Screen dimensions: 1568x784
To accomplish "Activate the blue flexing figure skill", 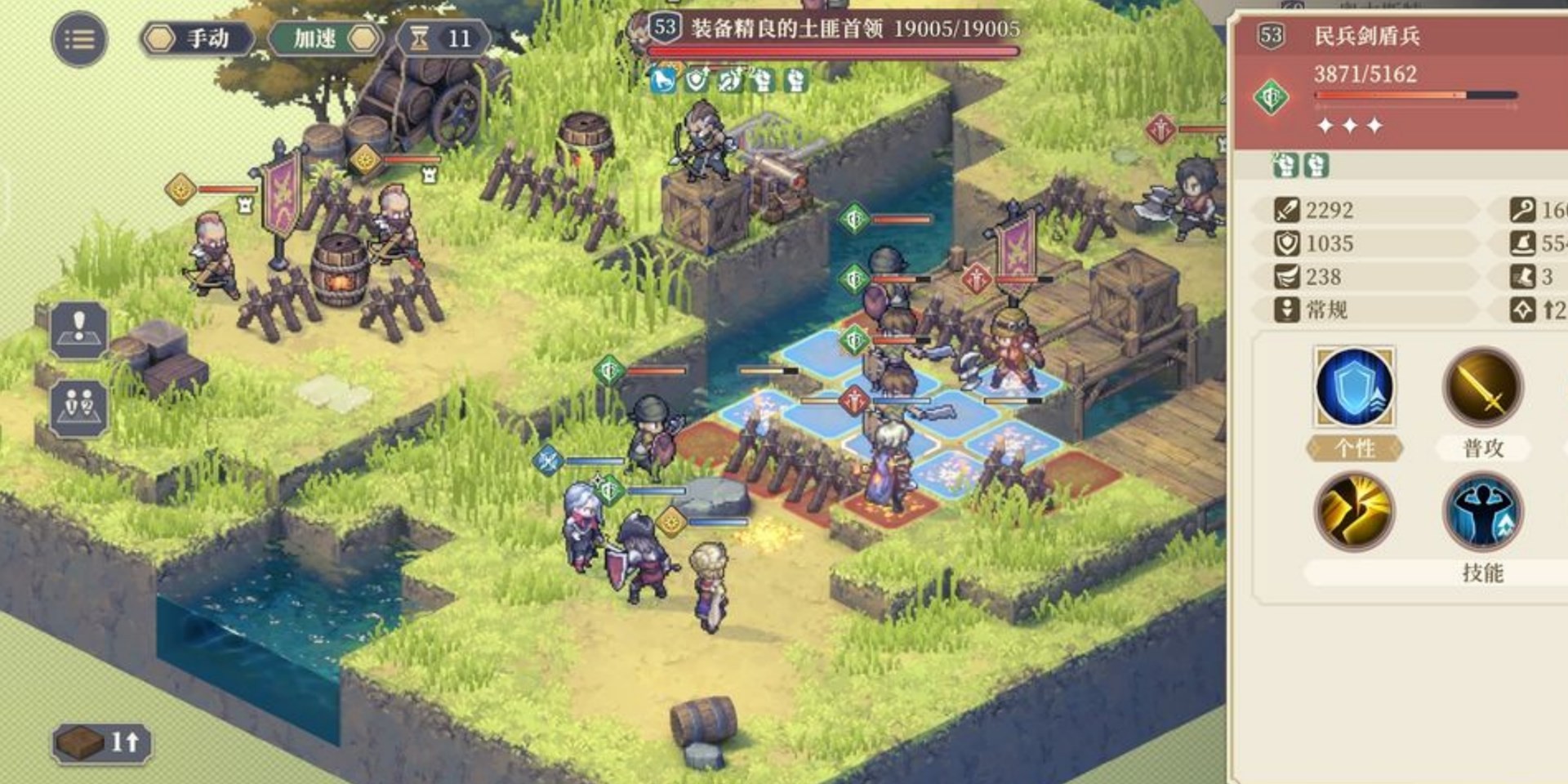I will point(1482,512).
